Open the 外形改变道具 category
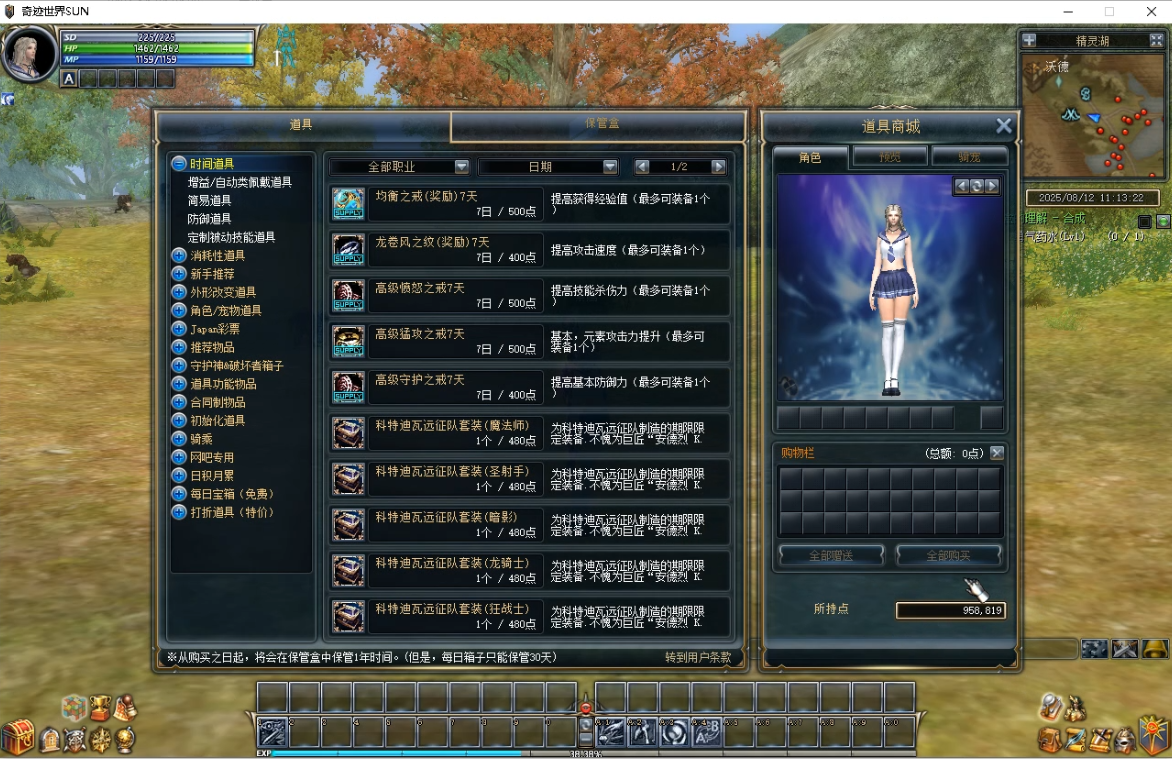 (222, 292)
